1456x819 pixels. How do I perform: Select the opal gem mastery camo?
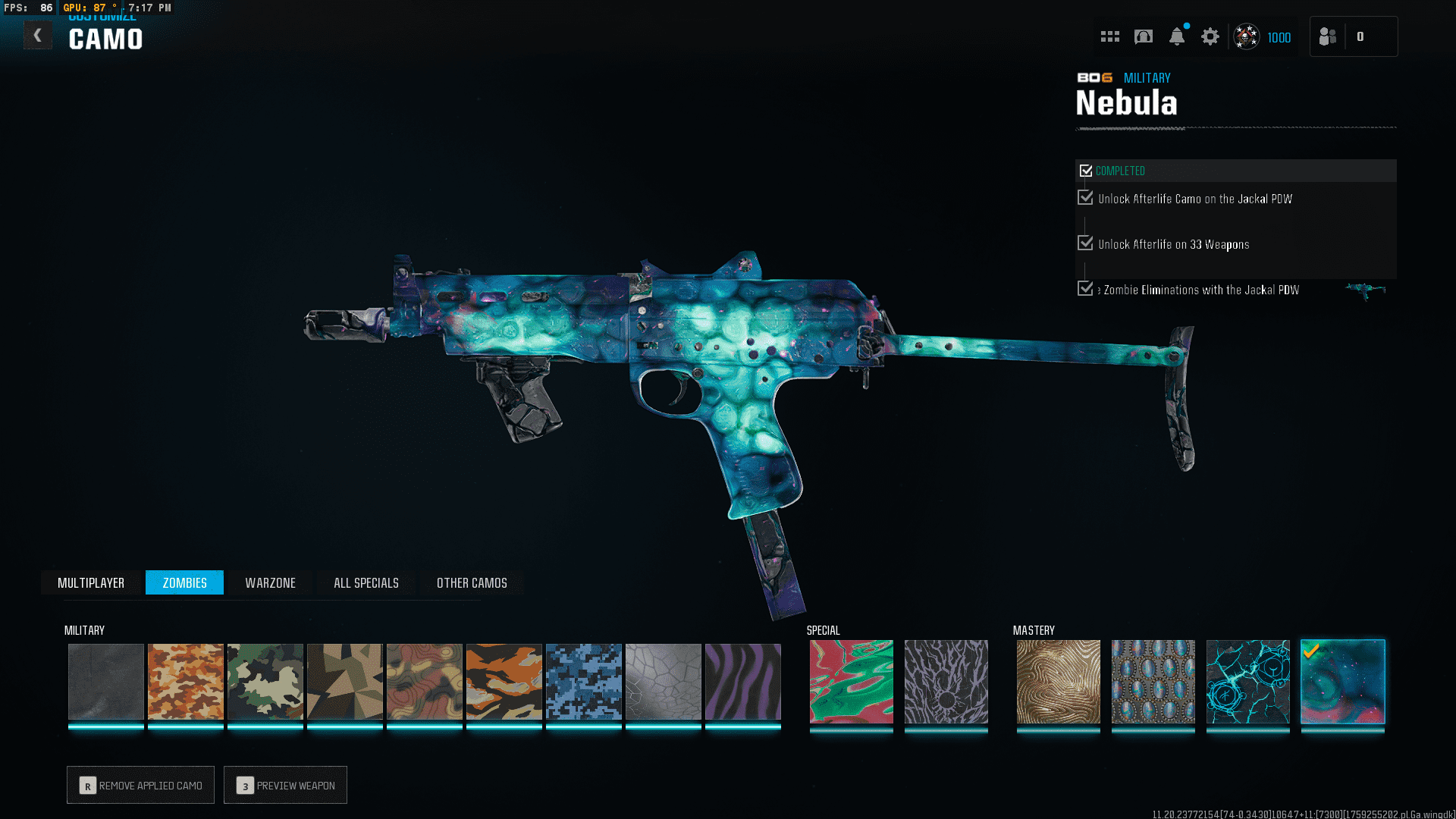coord(1153,681)
